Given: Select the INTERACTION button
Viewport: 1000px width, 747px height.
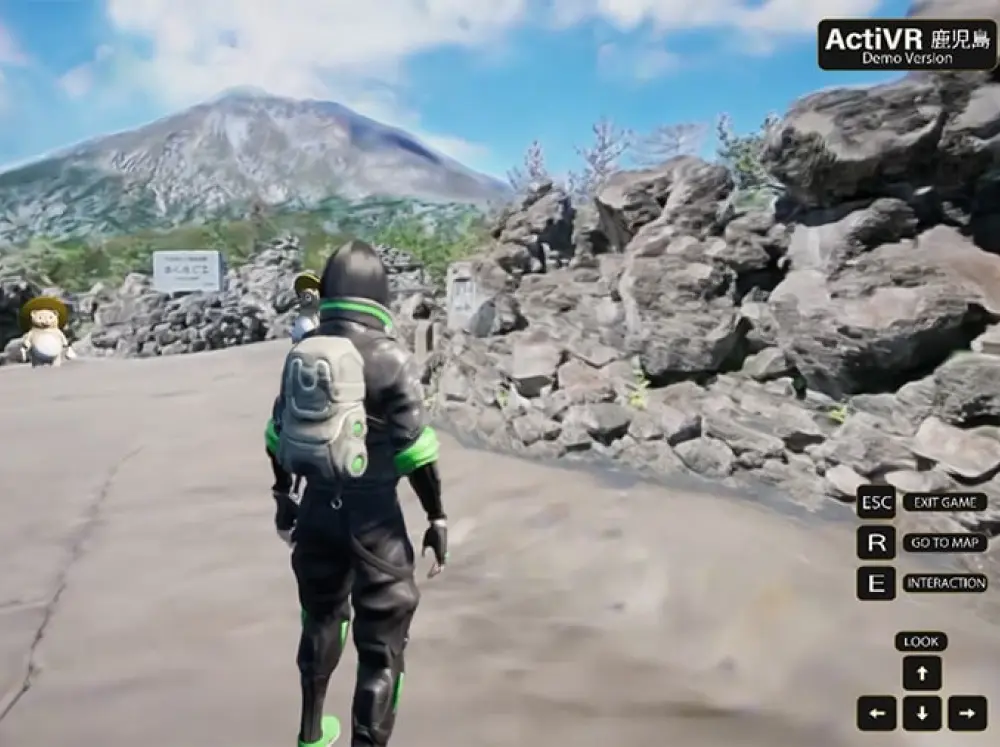Looking at the screenshot, I should pos(944,583).
